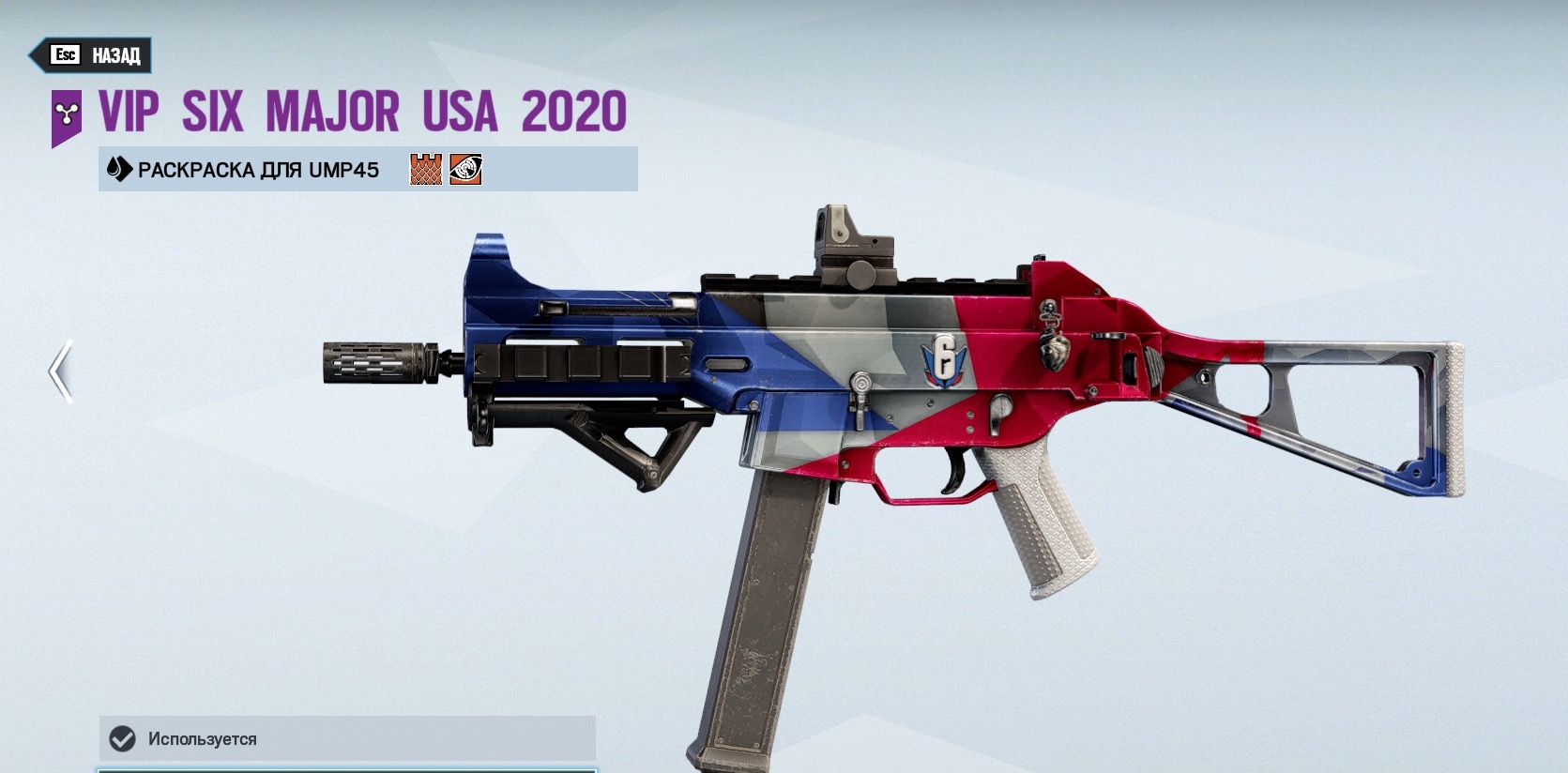Click the left arrow for previous skin
This screenshot has height=773, width=1568.
click(x=61, y=371)
